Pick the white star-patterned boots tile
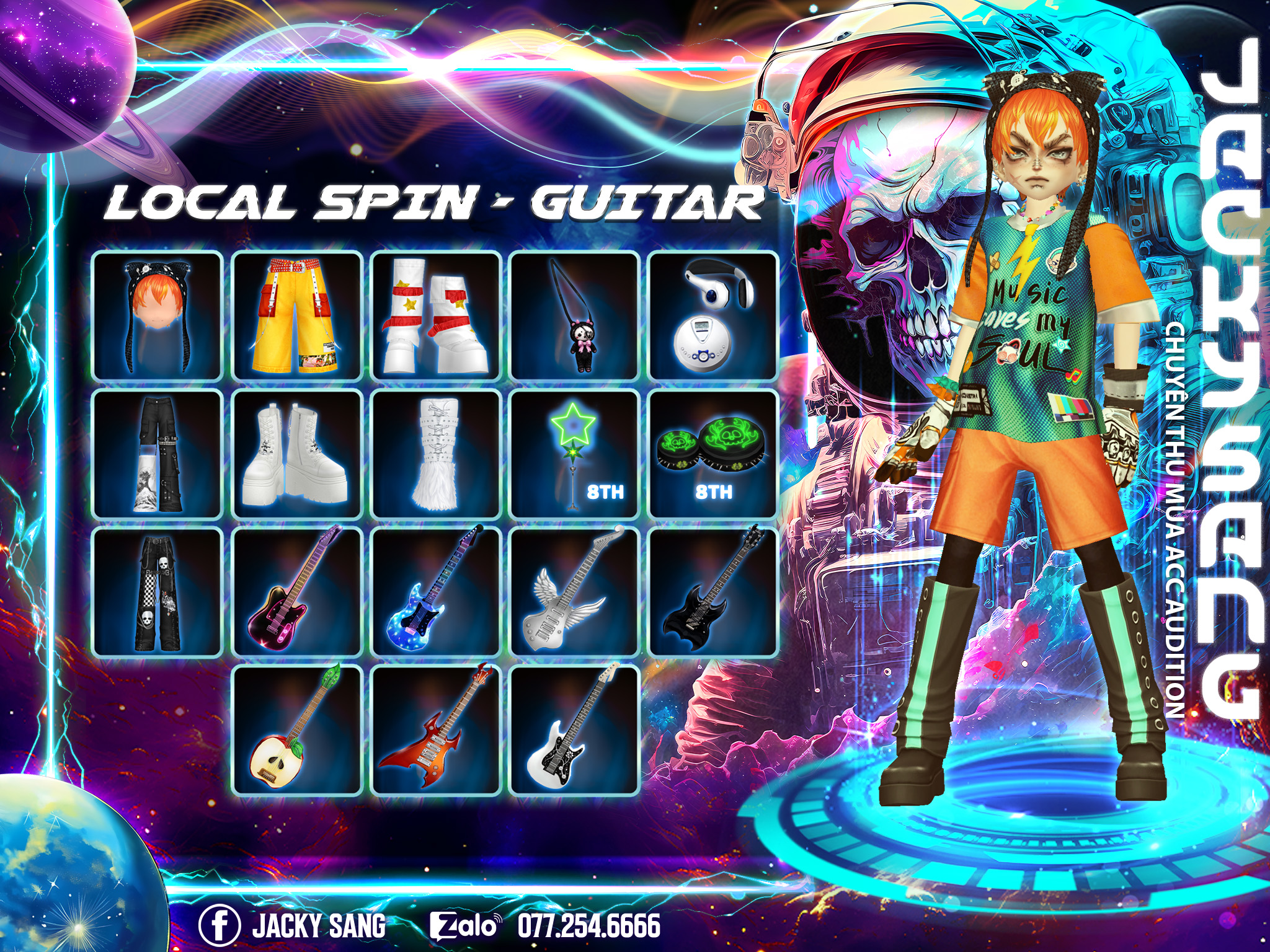 coord(436,315)
